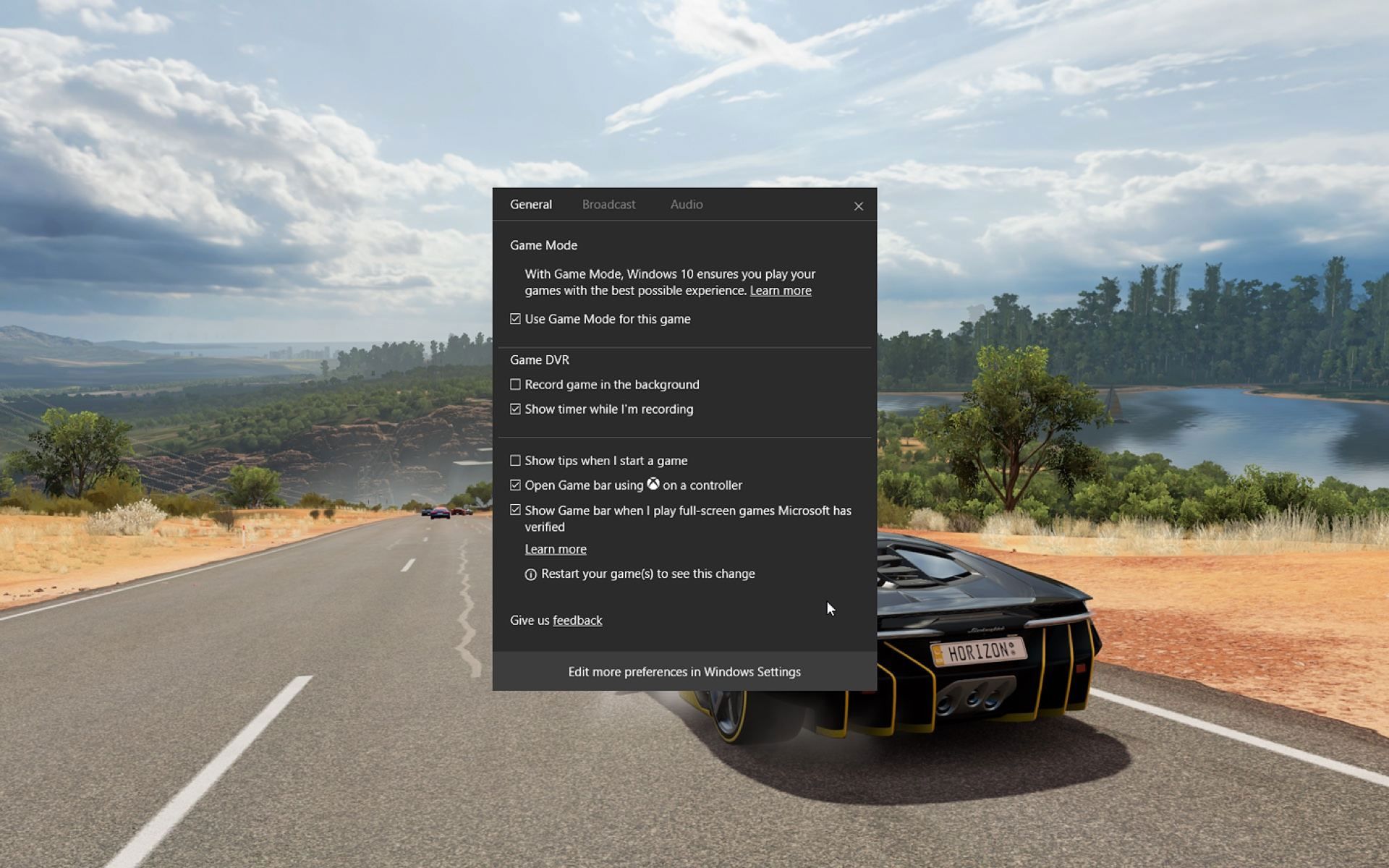Click the feedback link
This screenshot has height=868, width=1389.
[577, 620]
